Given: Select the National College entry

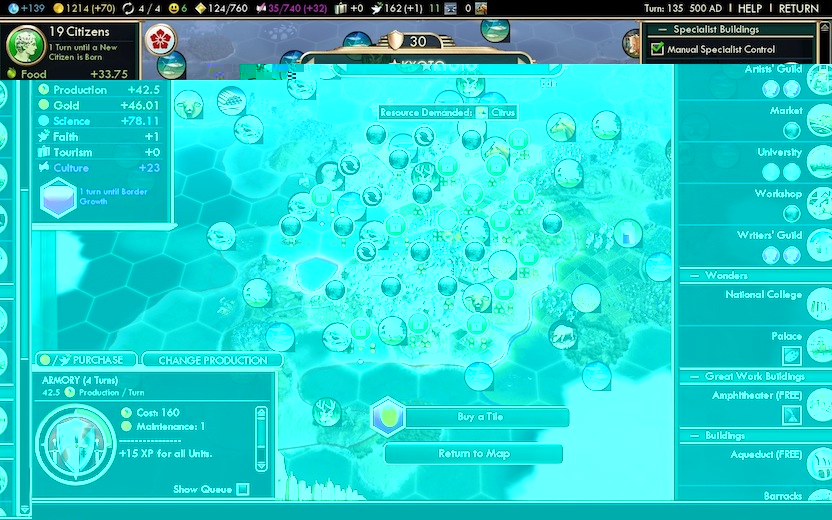Looking at the screenshot, I should click(x=763, y=295).
